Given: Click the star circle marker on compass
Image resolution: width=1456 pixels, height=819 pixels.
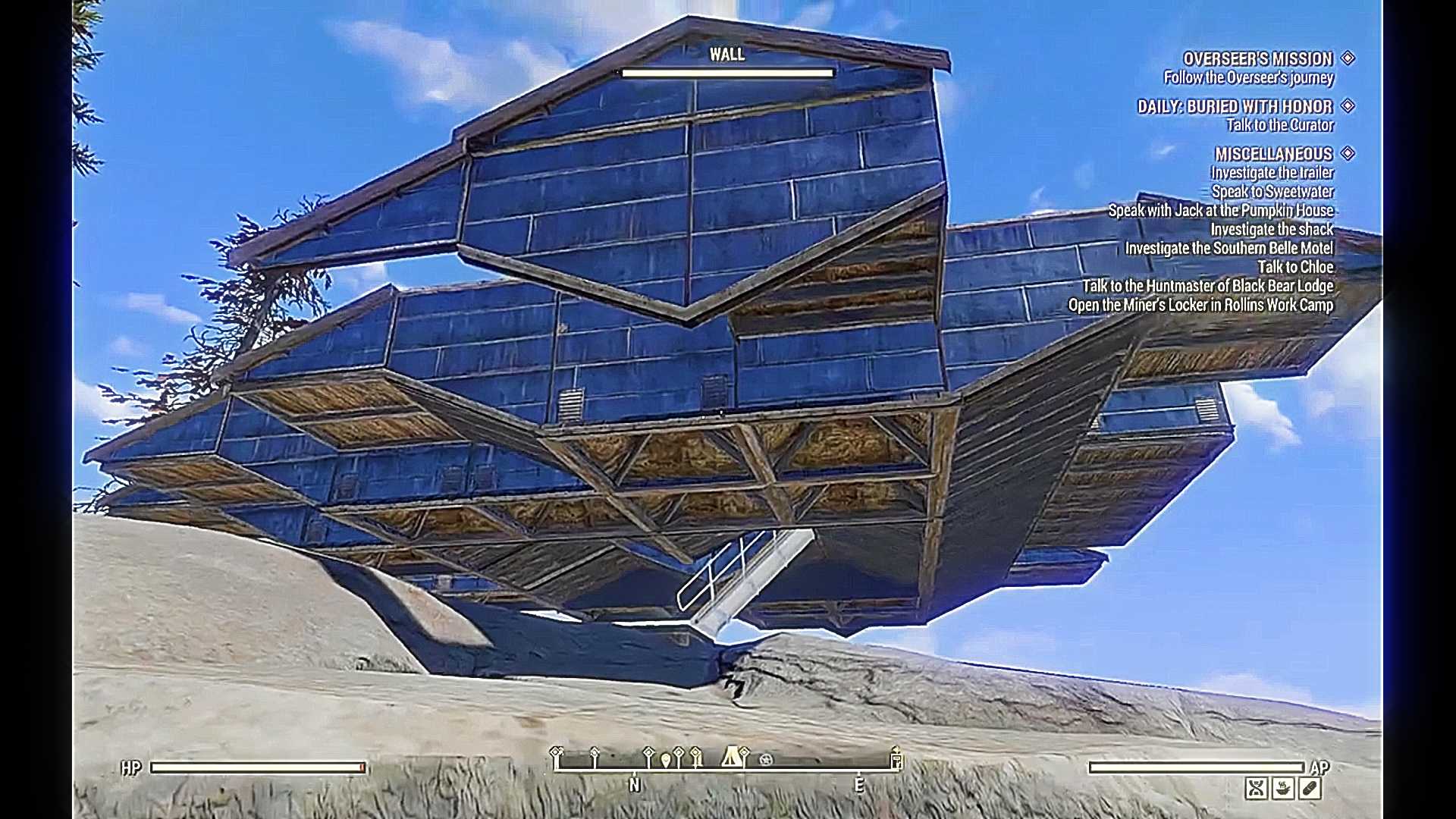Looking at the screenshot, I should (766, 759).
